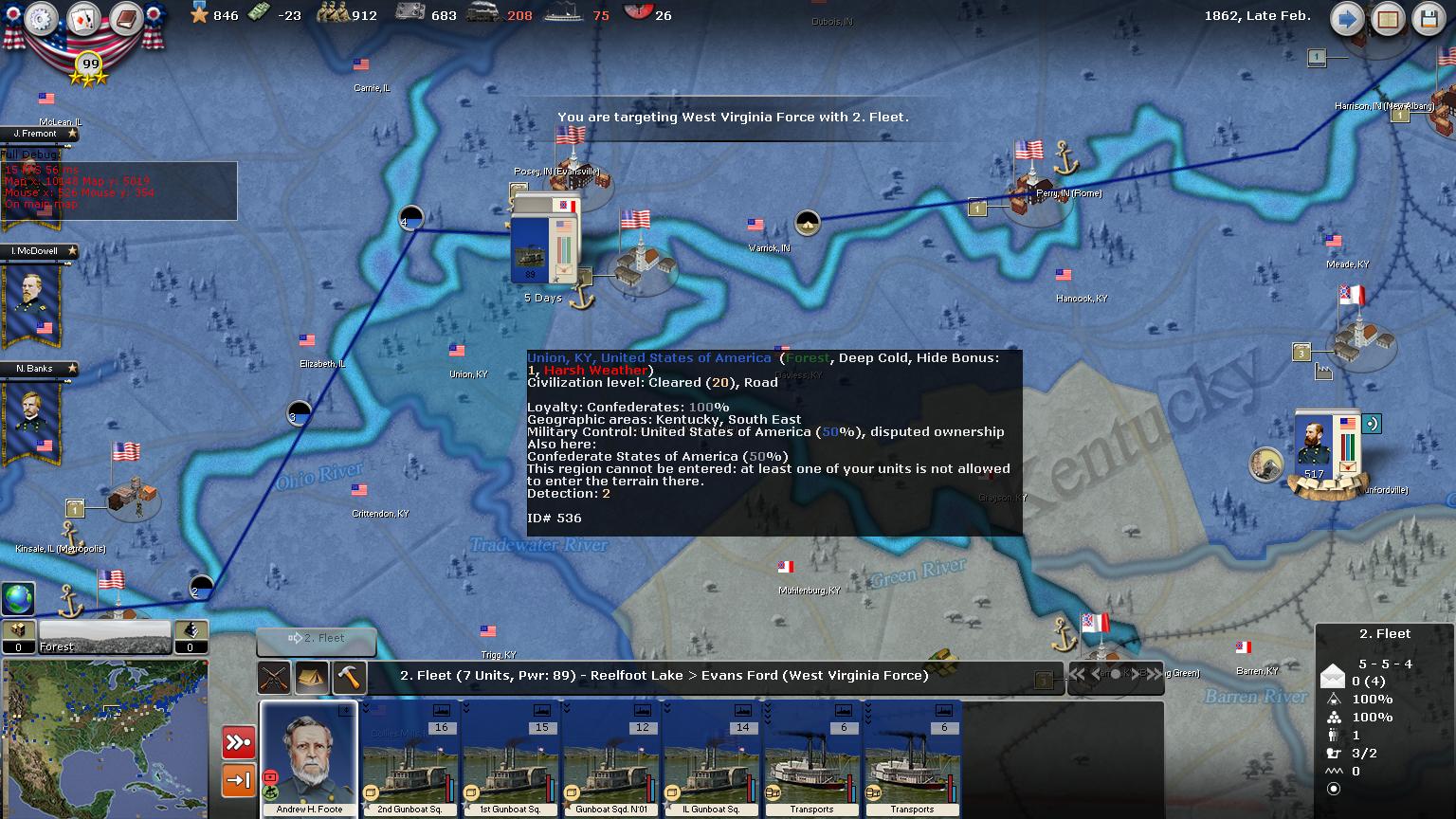Open the tent posture orders button
1456x819 pixels.
(x=312, y=677)
